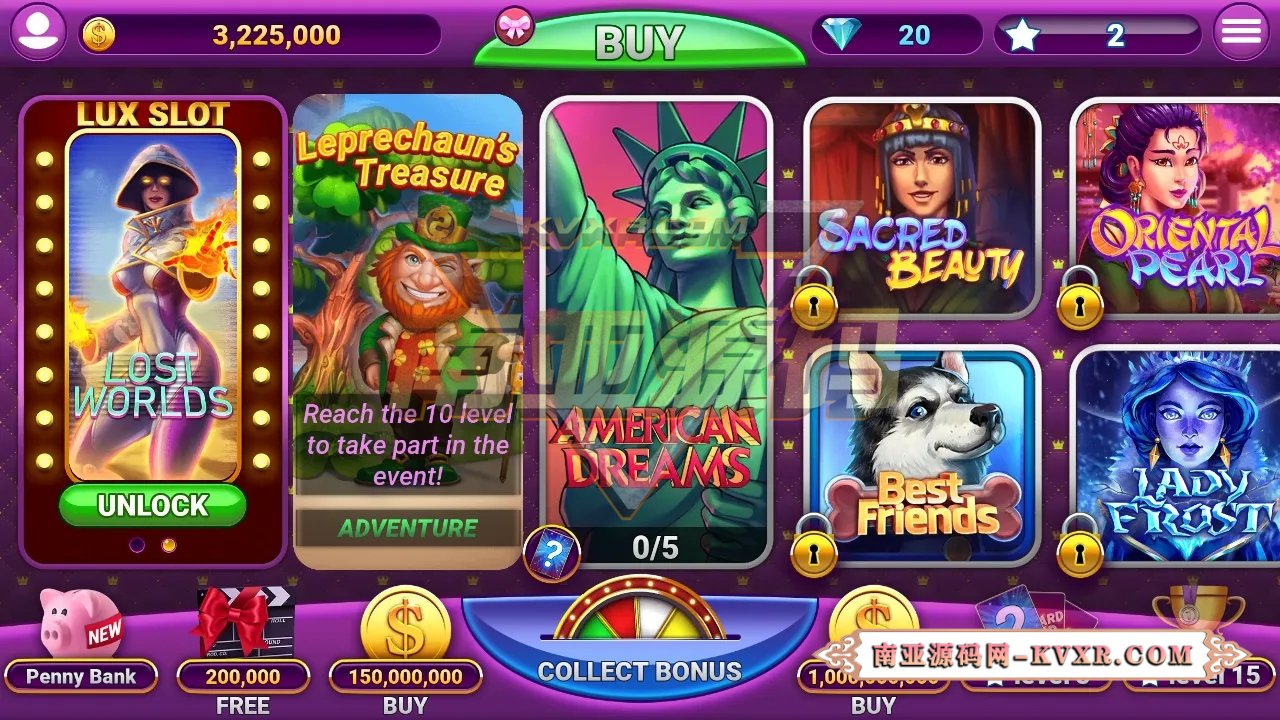Open the free movie clapperboard reward icon

[243, 620]
